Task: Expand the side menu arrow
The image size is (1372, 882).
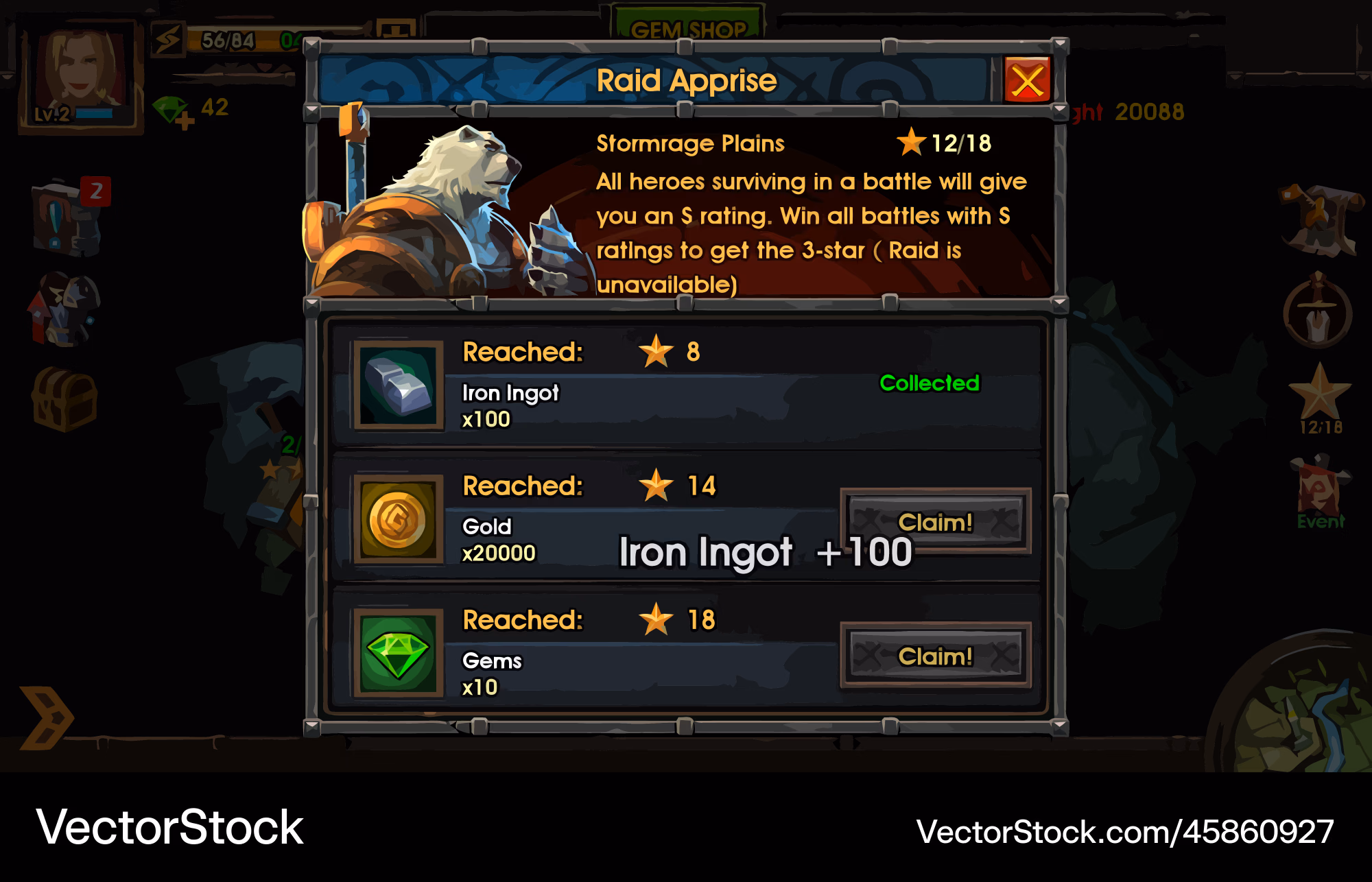Action: pos(45,717)
